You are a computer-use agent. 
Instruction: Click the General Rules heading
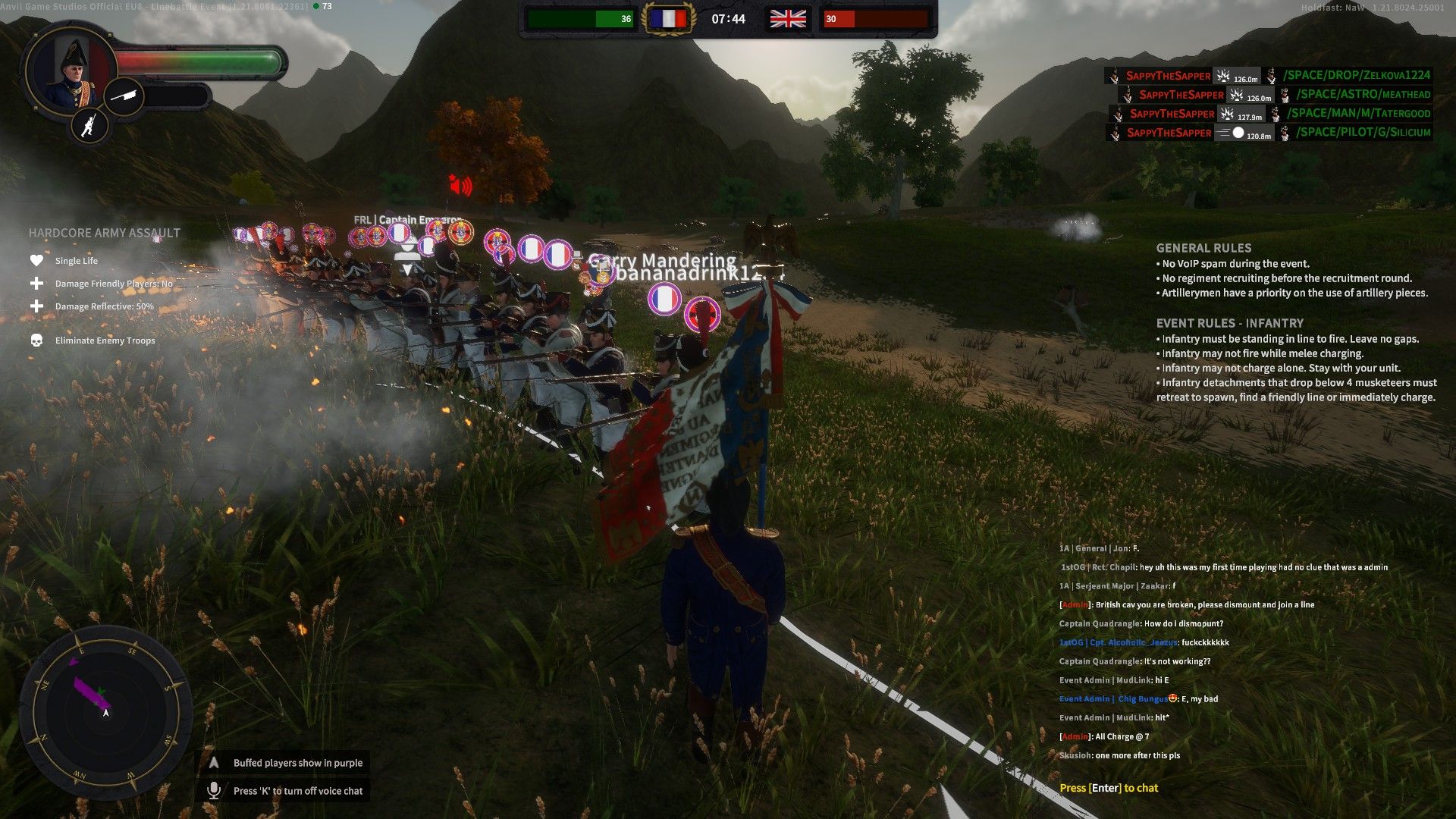click(x=1203, y=248)
